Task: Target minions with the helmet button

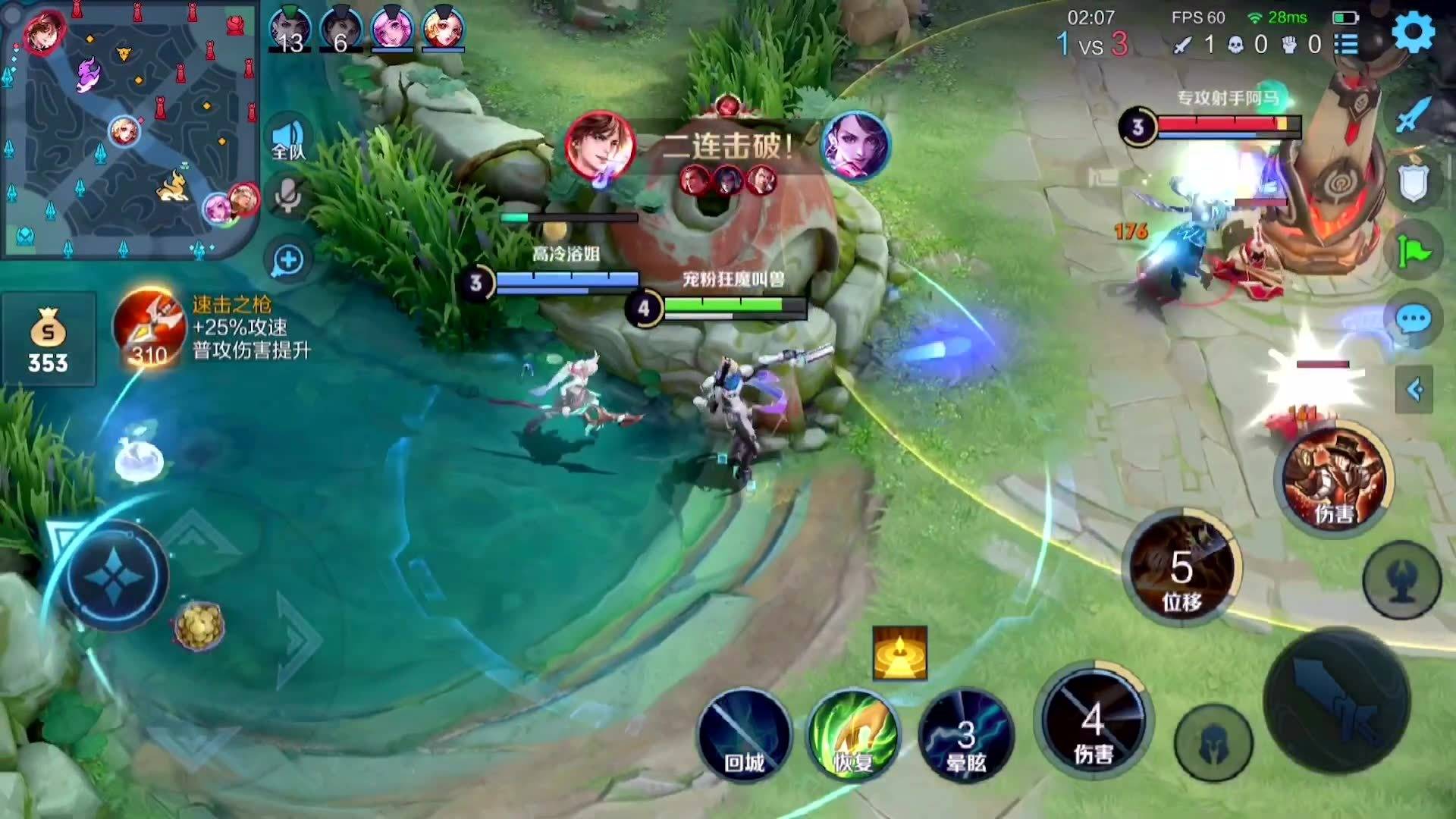Action: tap(1213, 743)
